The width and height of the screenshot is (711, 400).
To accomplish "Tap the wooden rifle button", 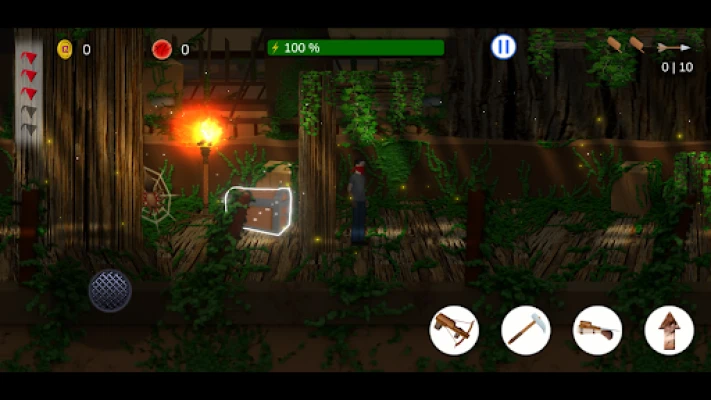I will [x=598, y=330].
